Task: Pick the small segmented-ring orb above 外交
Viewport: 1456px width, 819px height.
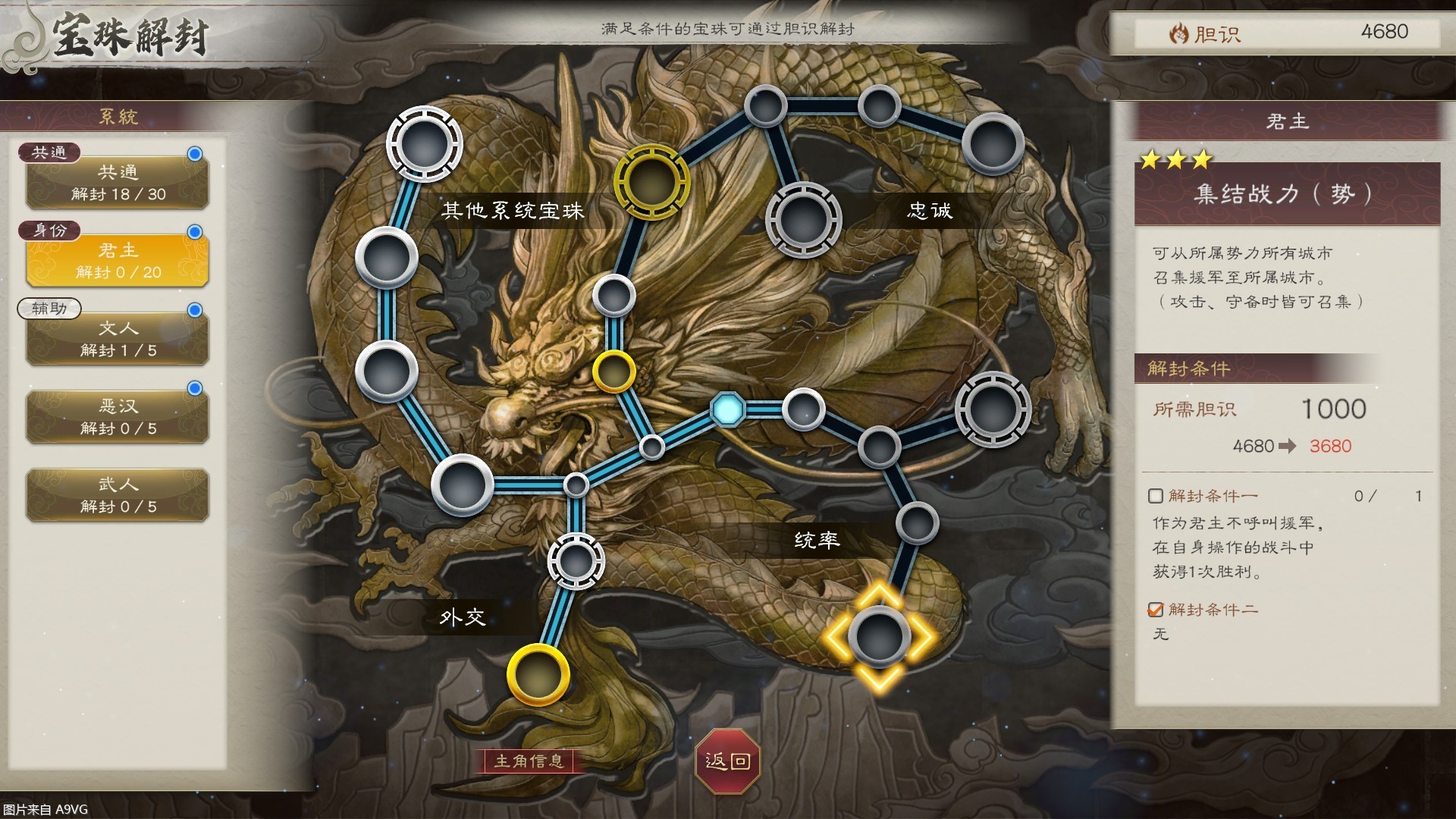Action: coord(576,561)
